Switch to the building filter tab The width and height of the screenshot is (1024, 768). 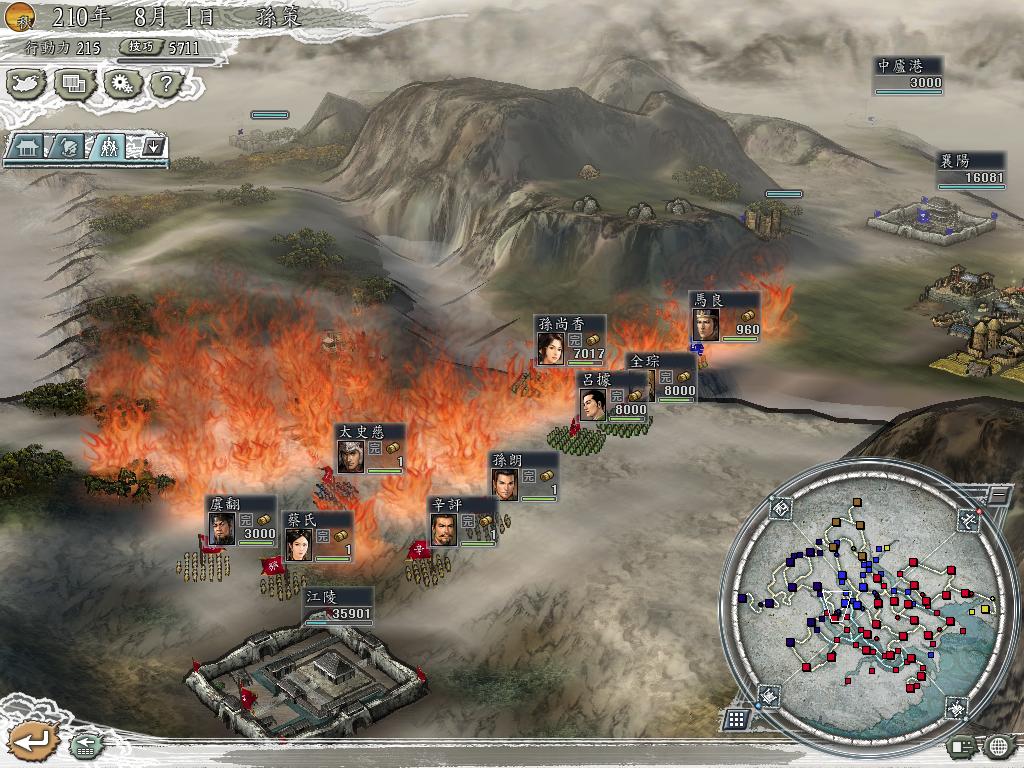point(27,147)
